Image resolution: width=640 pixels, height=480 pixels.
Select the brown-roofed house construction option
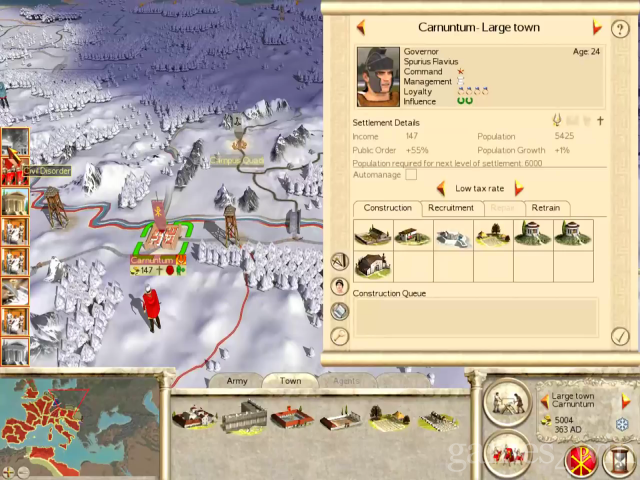373,265
